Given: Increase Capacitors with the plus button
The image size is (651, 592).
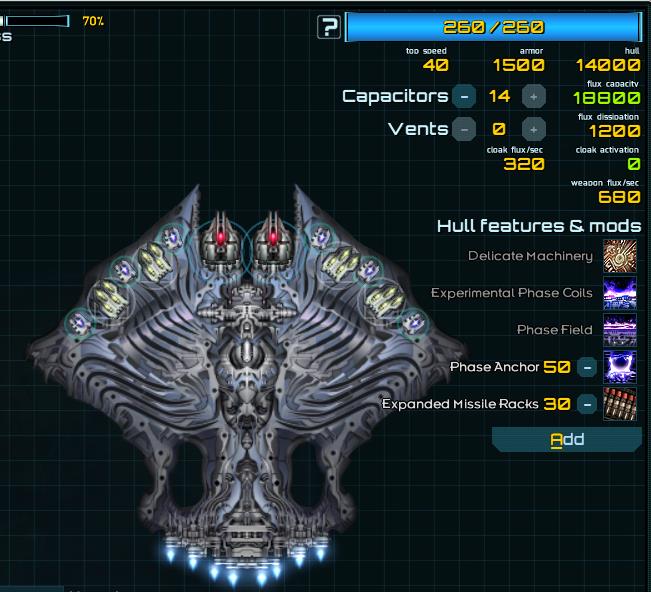Looking at the screenshot, I should tap(534, 96).
